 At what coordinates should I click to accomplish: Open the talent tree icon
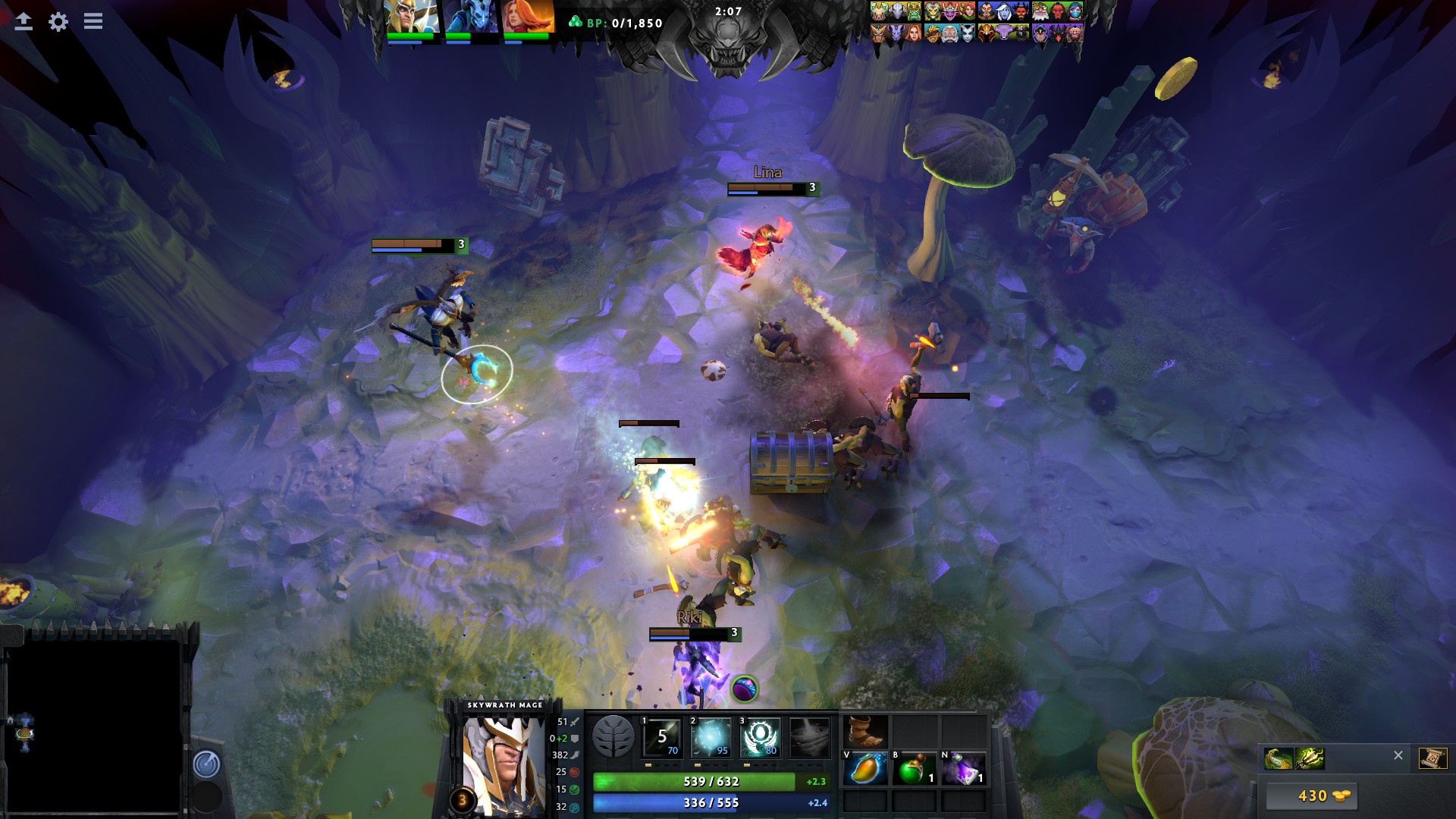pyautogui.click(x=613, y=737)
